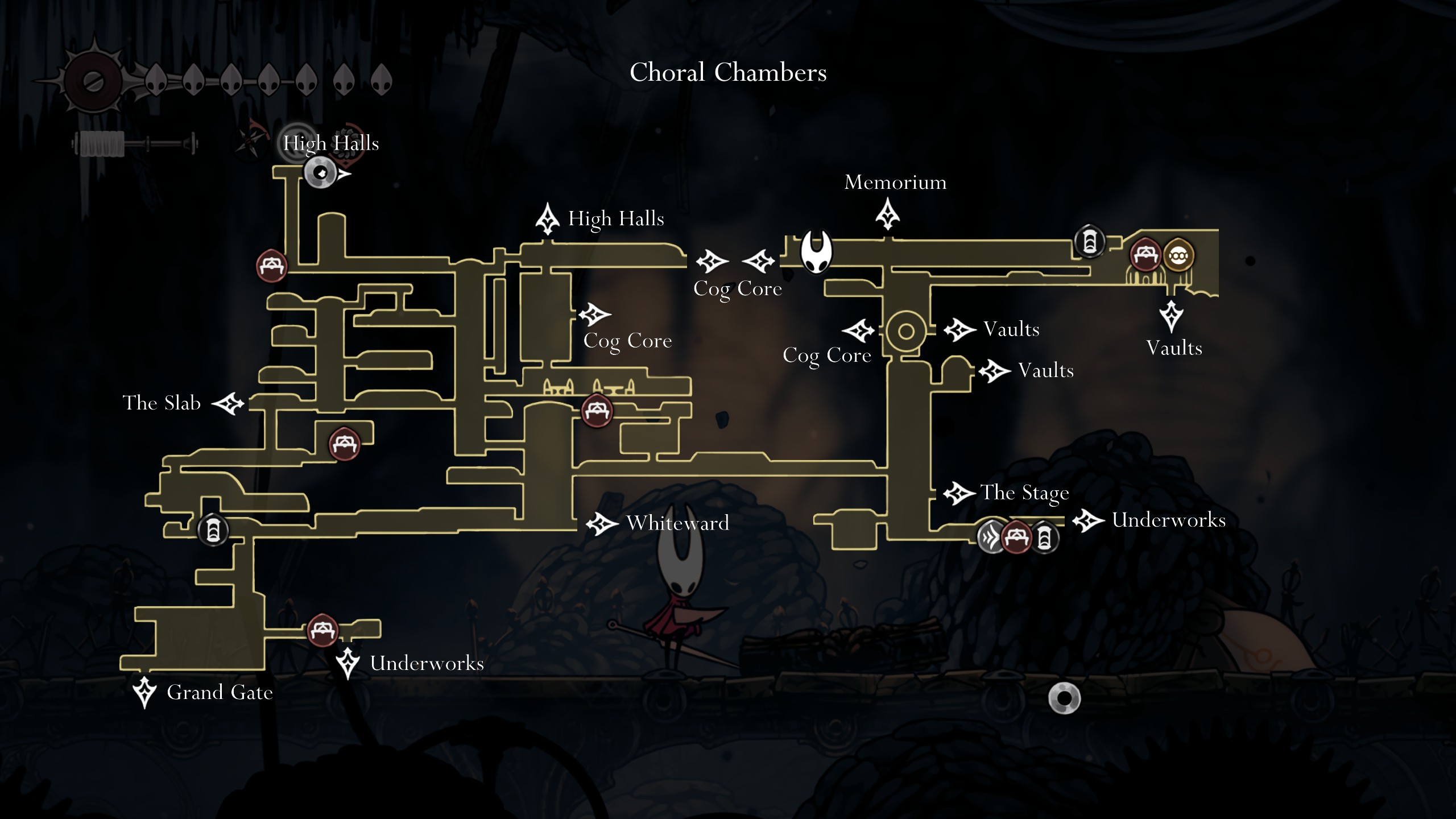Click the Choral Chambers title
This screenshot has width=1456, height=819.
coord(728,72)
